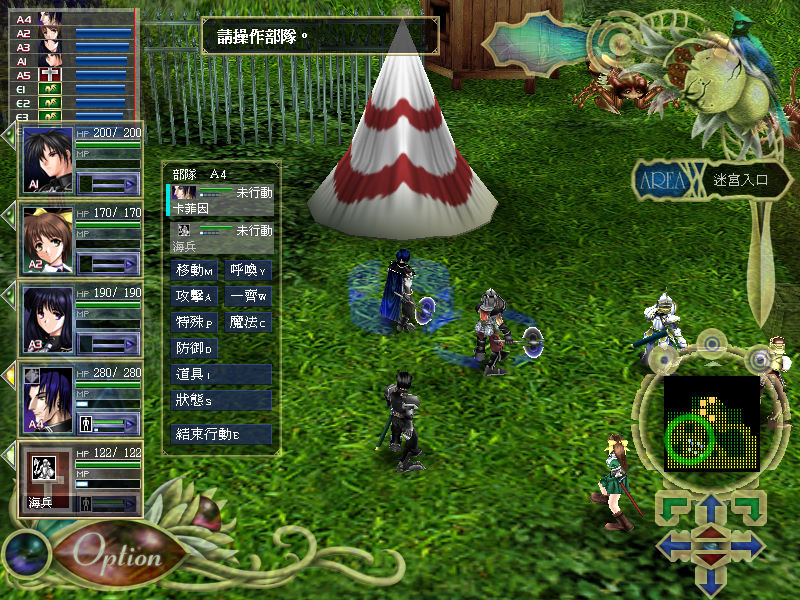Choose the 防御 (Defend) command

195,349
